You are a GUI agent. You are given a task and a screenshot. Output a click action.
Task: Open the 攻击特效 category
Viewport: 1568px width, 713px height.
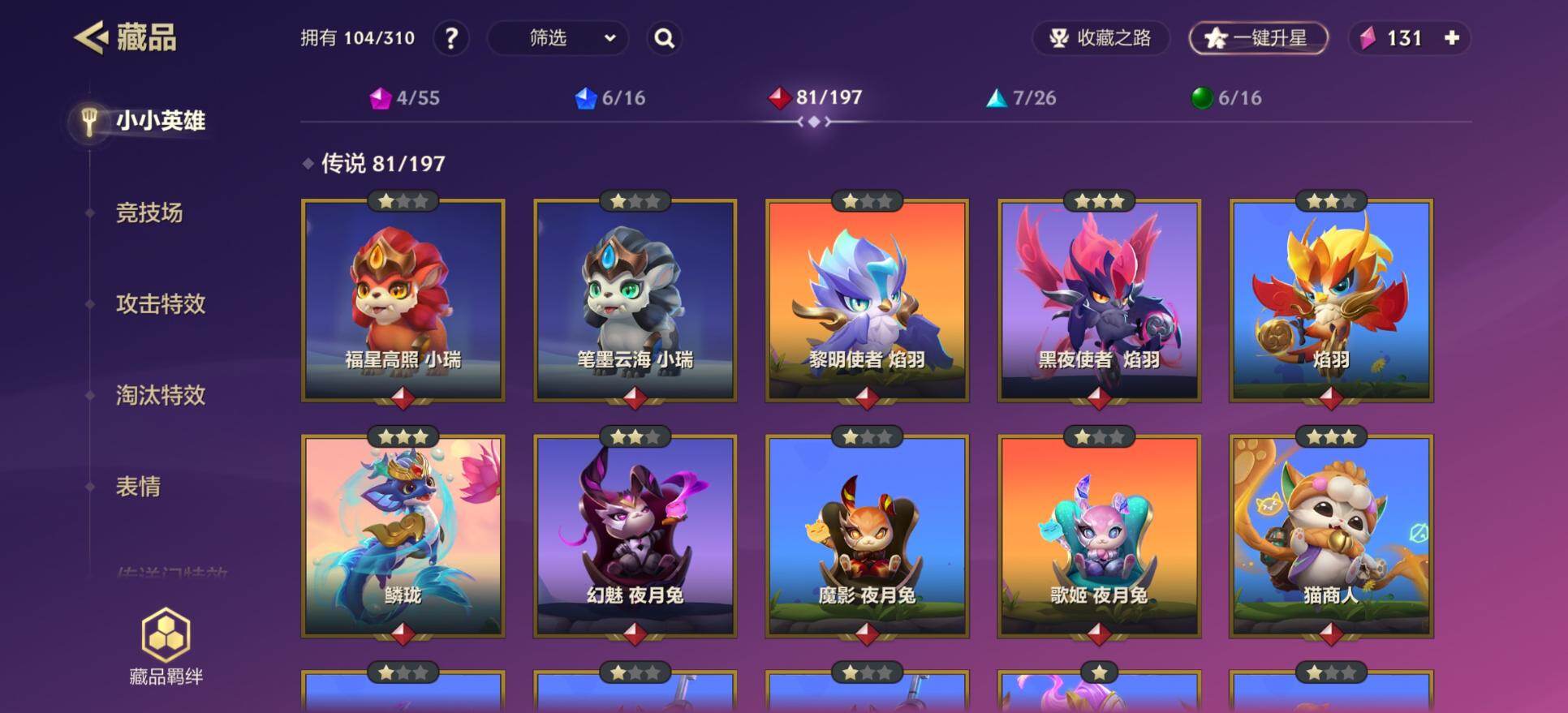161,304
